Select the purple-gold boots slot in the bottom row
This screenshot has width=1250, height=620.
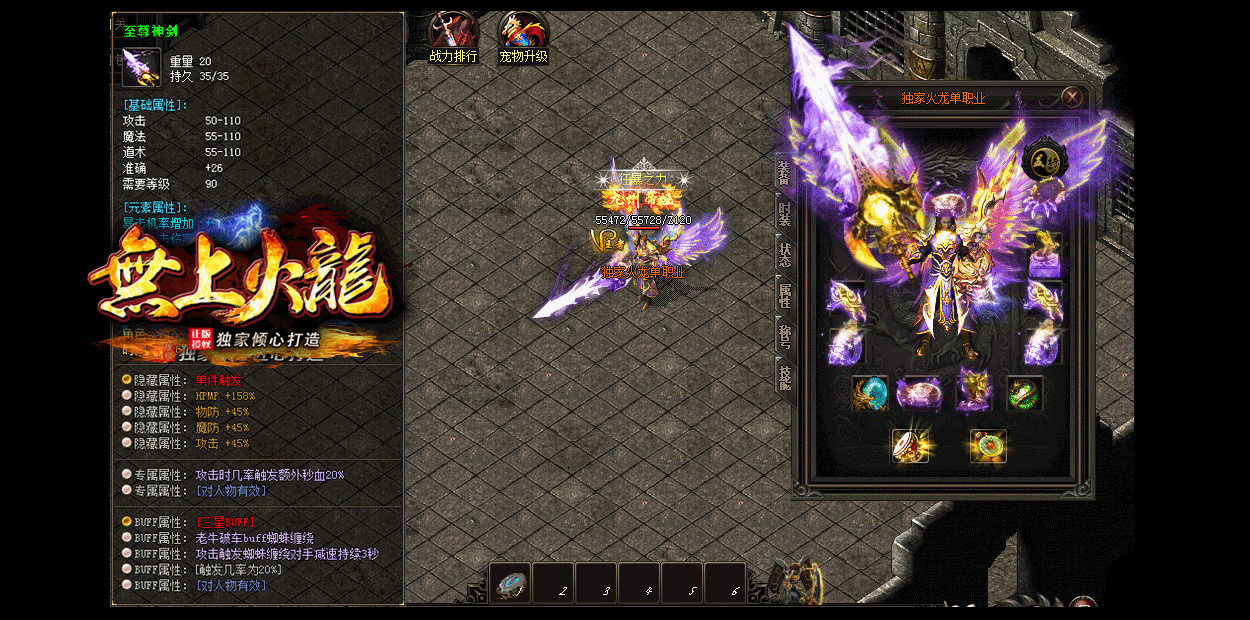pos(972,393)
